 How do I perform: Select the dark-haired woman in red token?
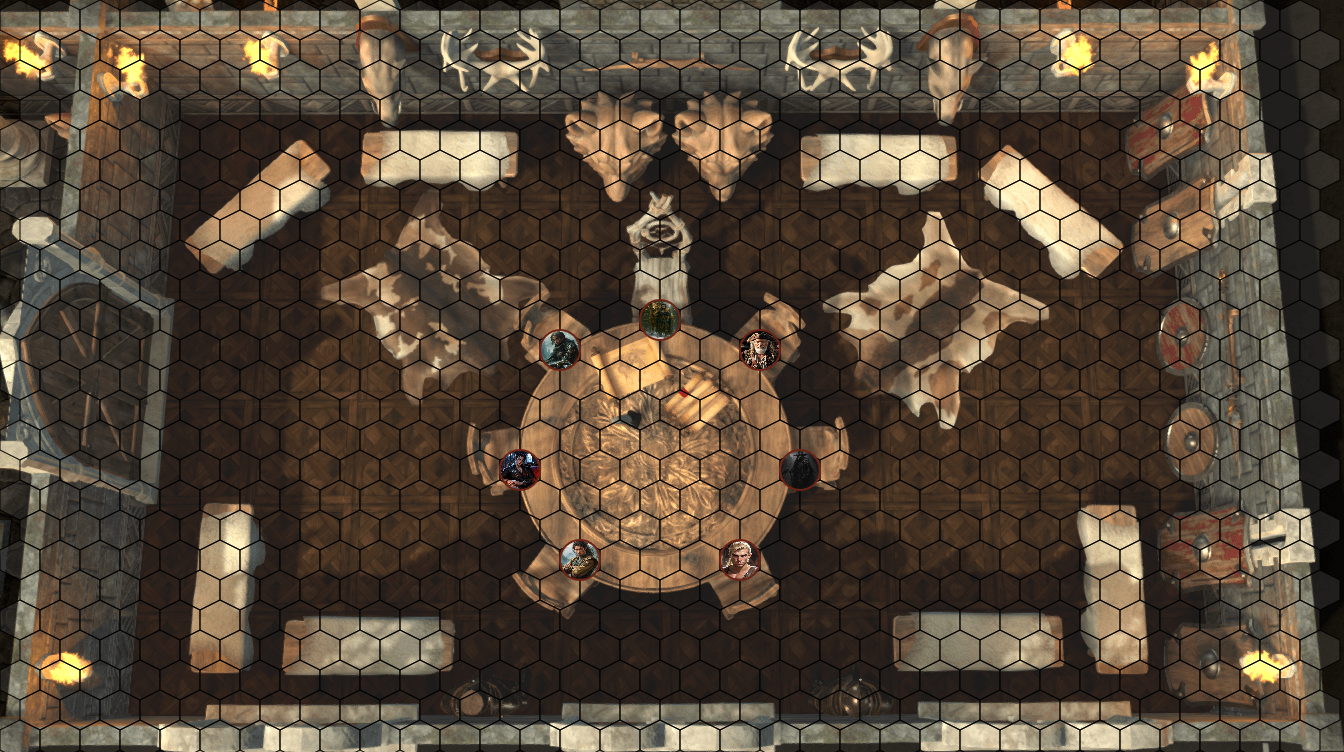[x=519, y=469]
